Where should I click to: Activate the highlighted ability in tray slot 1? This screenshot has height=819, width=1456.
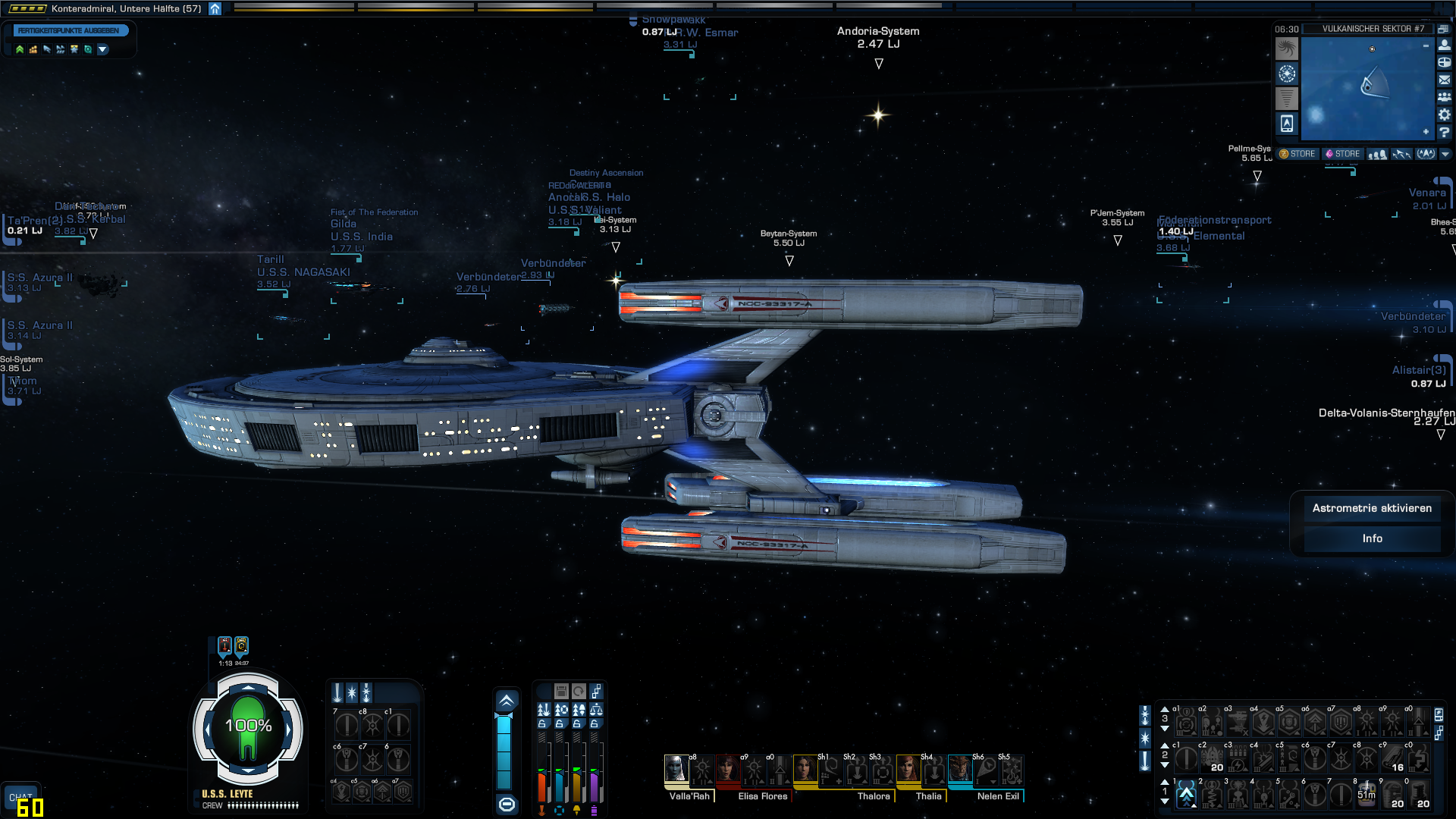coord(1186,795)
